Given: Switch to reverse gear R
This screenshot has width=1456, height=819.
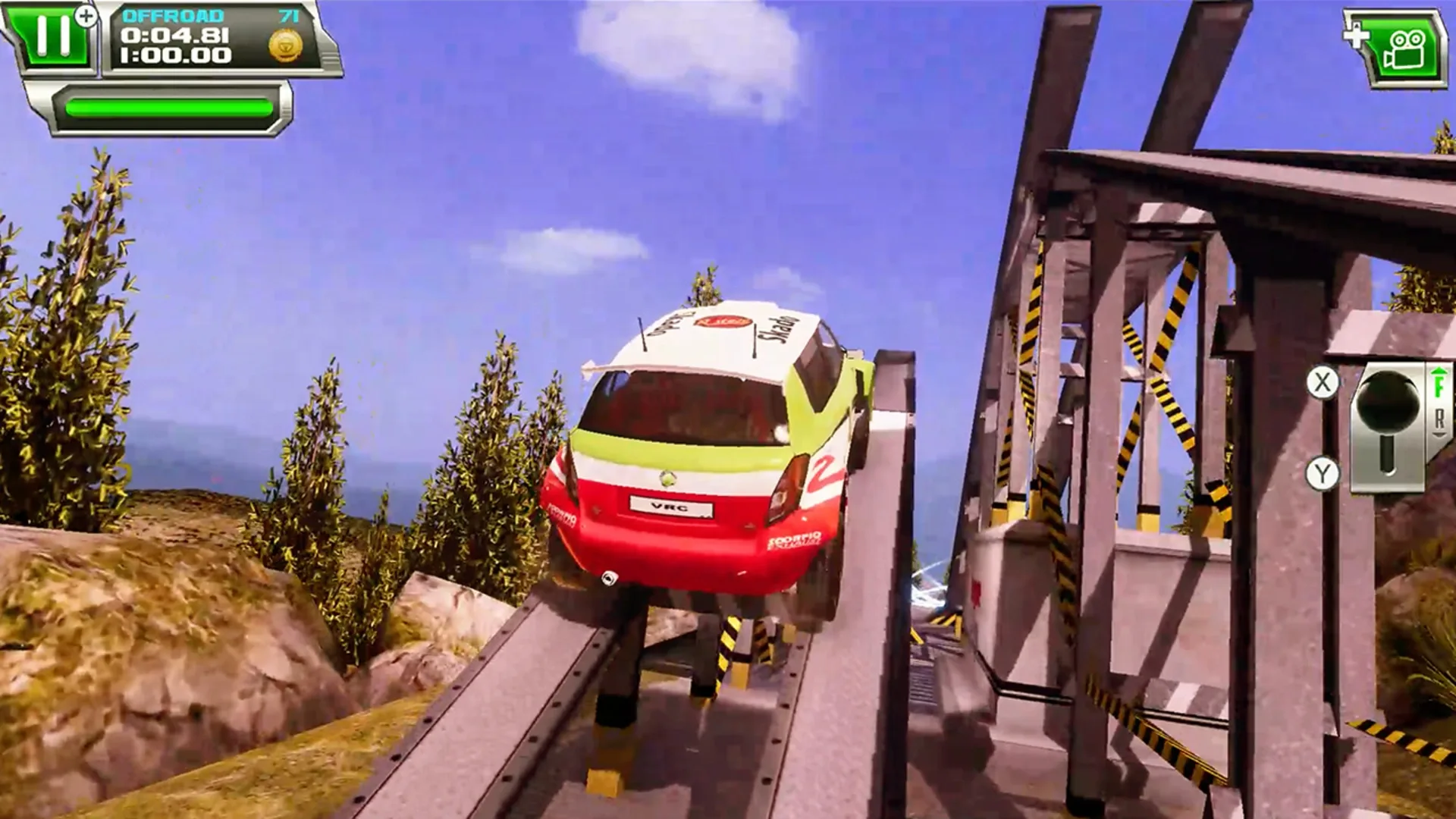Looking at the screenshot, I should click(1441, 418).
